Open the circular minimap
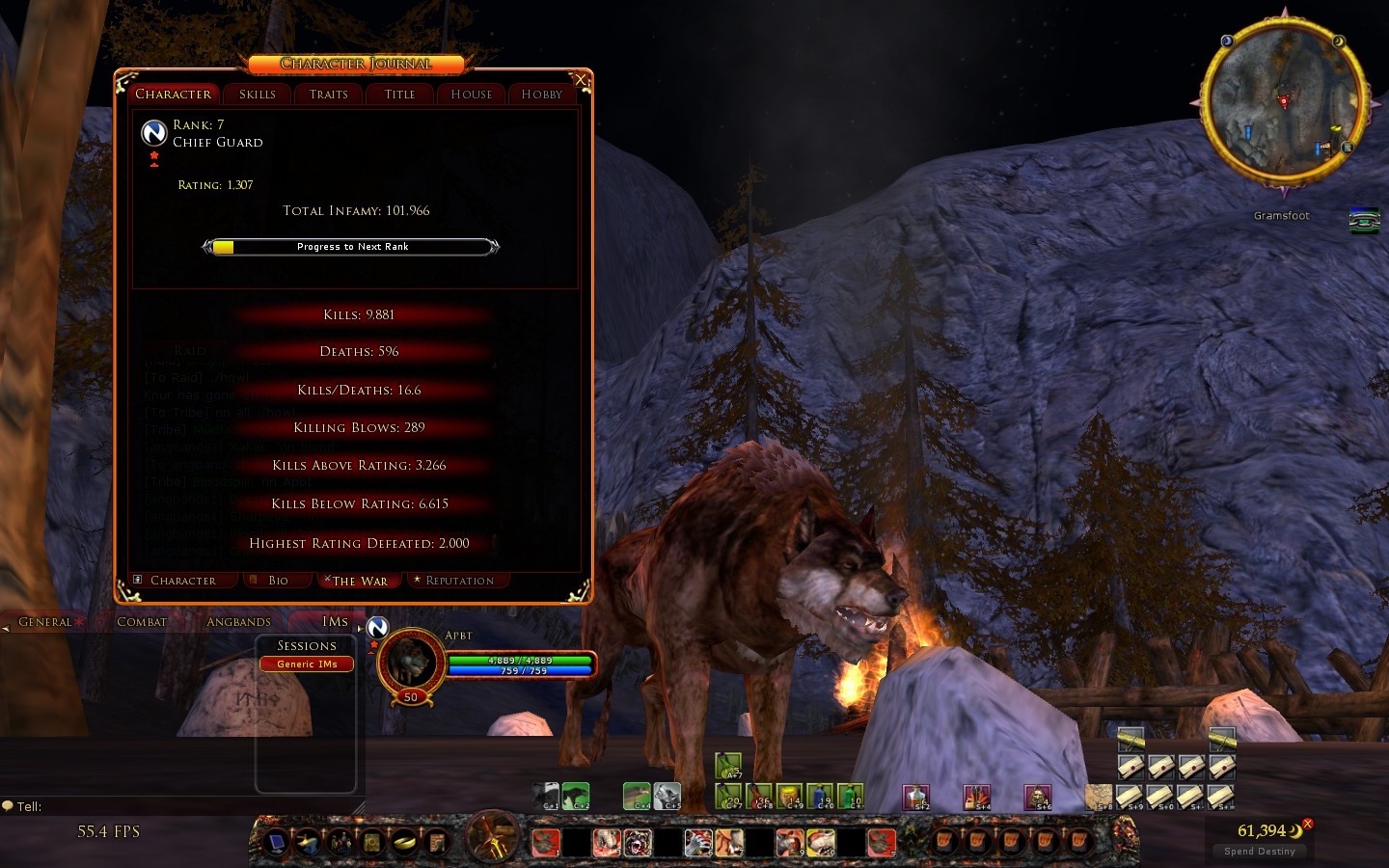 1283,101
